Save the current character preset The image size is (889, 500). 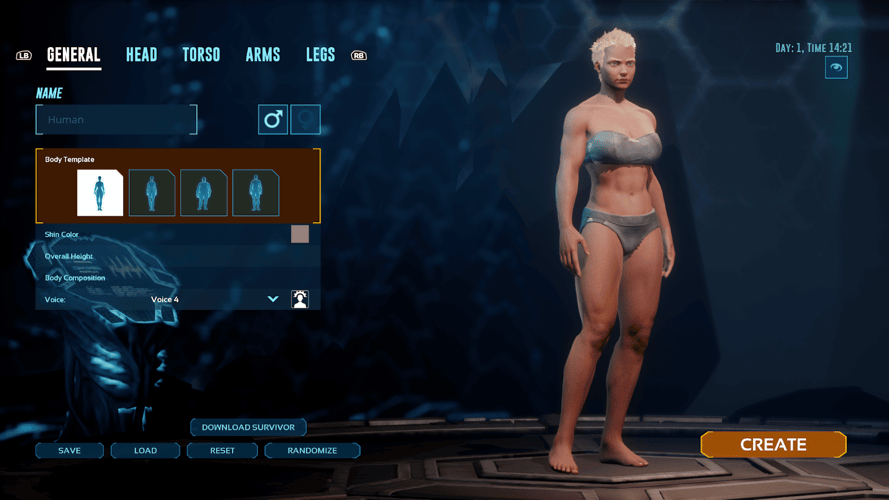(70, 451)
